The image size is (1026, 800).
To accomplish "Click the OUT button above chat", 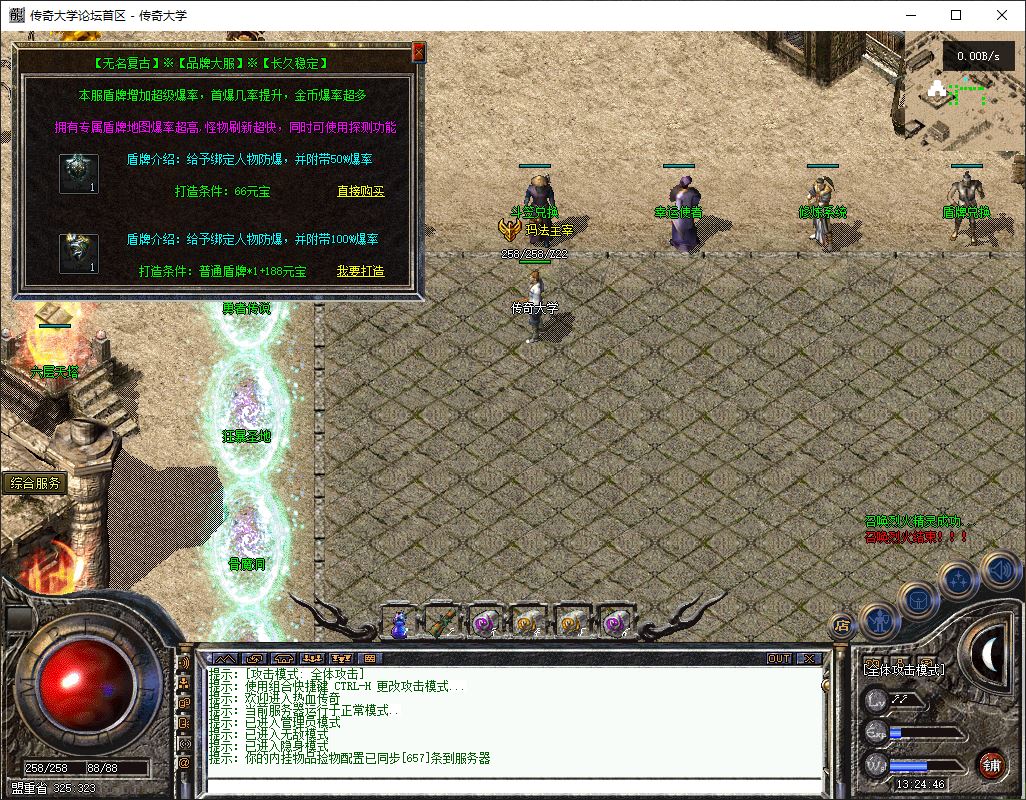I will coord(778,659).
